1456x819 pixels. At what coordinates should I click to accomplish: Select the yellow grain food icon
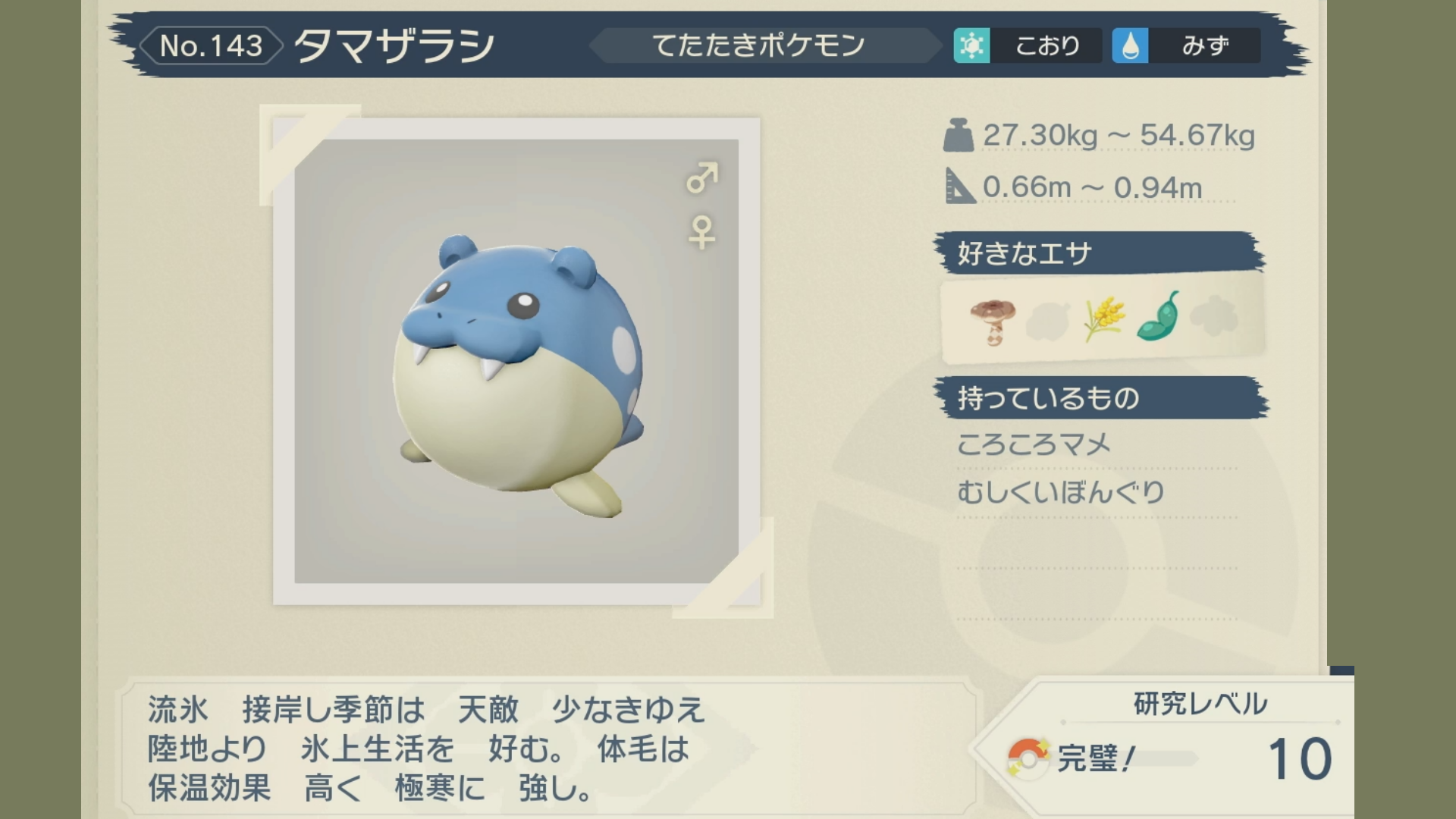click(x=1103, y=318)
